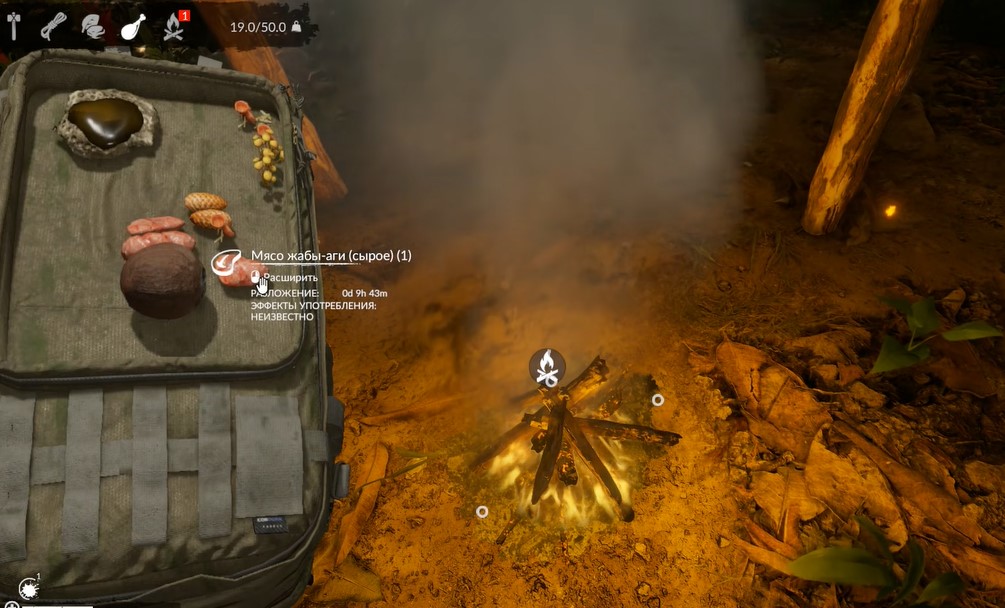Switch to the rope materials tab
Image resolution: width=1005 pixels, height=608 pixels.
(x=53, y=26)
